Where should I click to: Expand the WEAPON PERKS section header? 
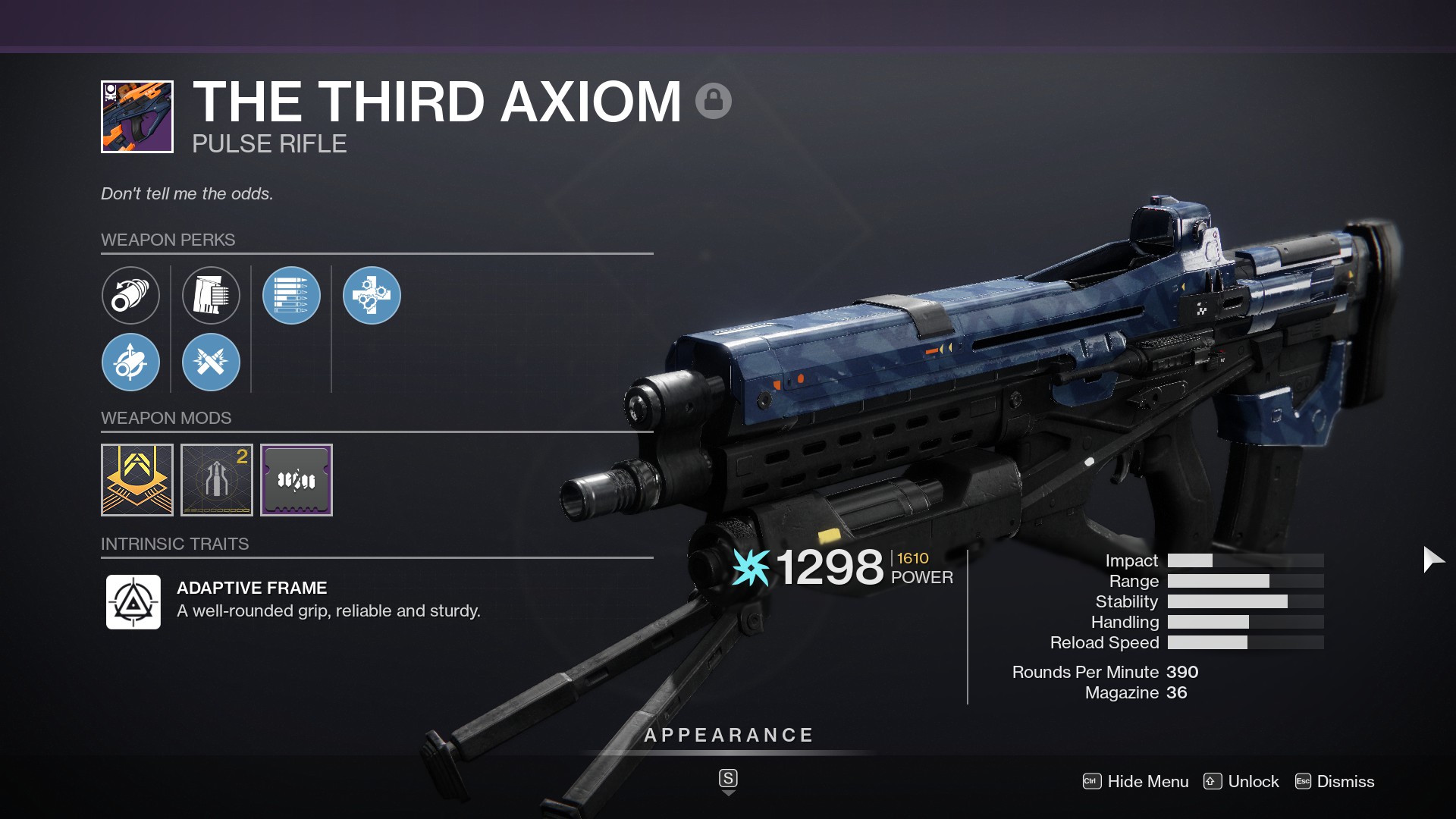tap(168, 240)
